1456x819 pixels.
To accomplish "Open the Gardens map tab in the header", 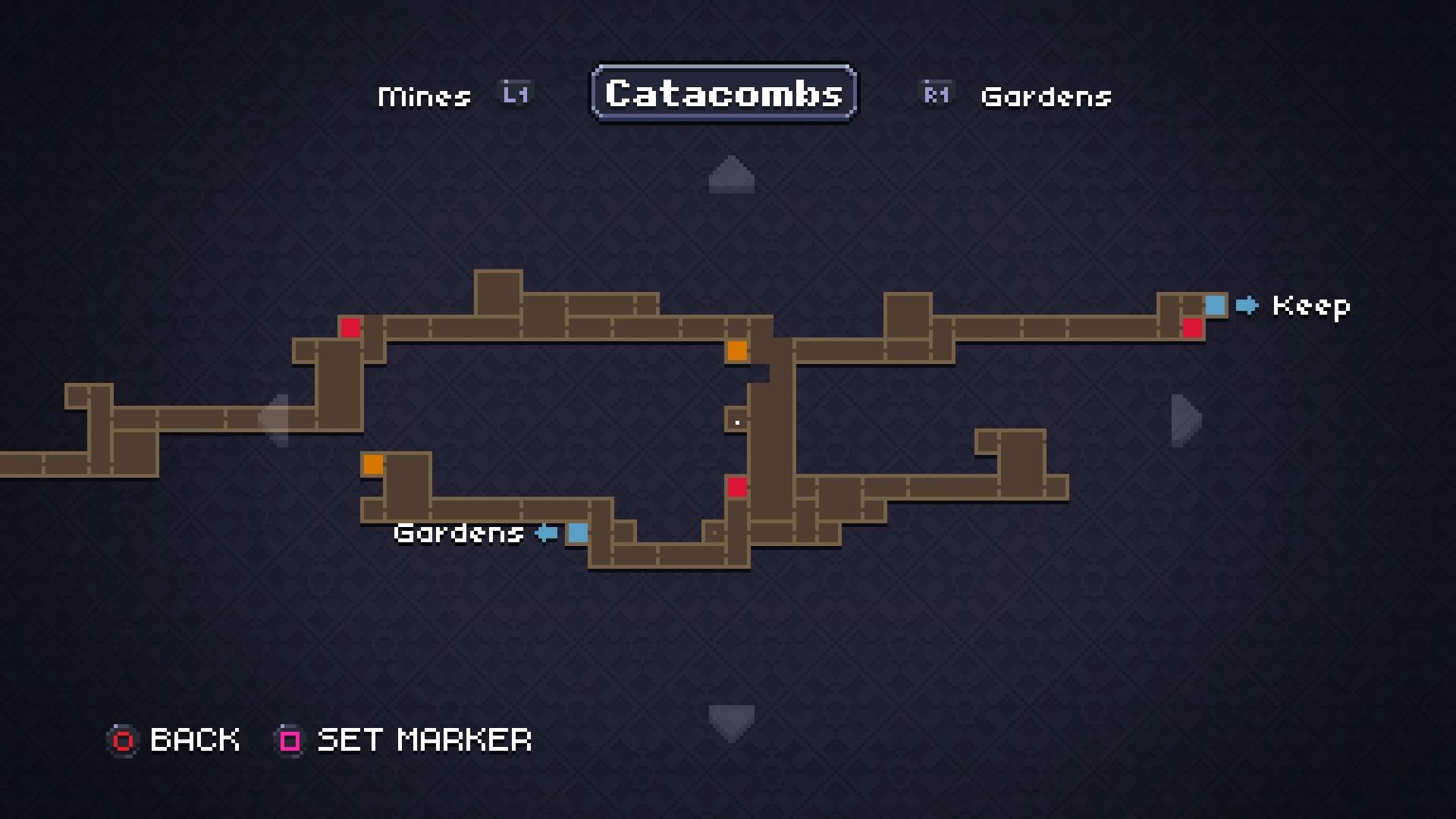I will [x=1046, y=96].
